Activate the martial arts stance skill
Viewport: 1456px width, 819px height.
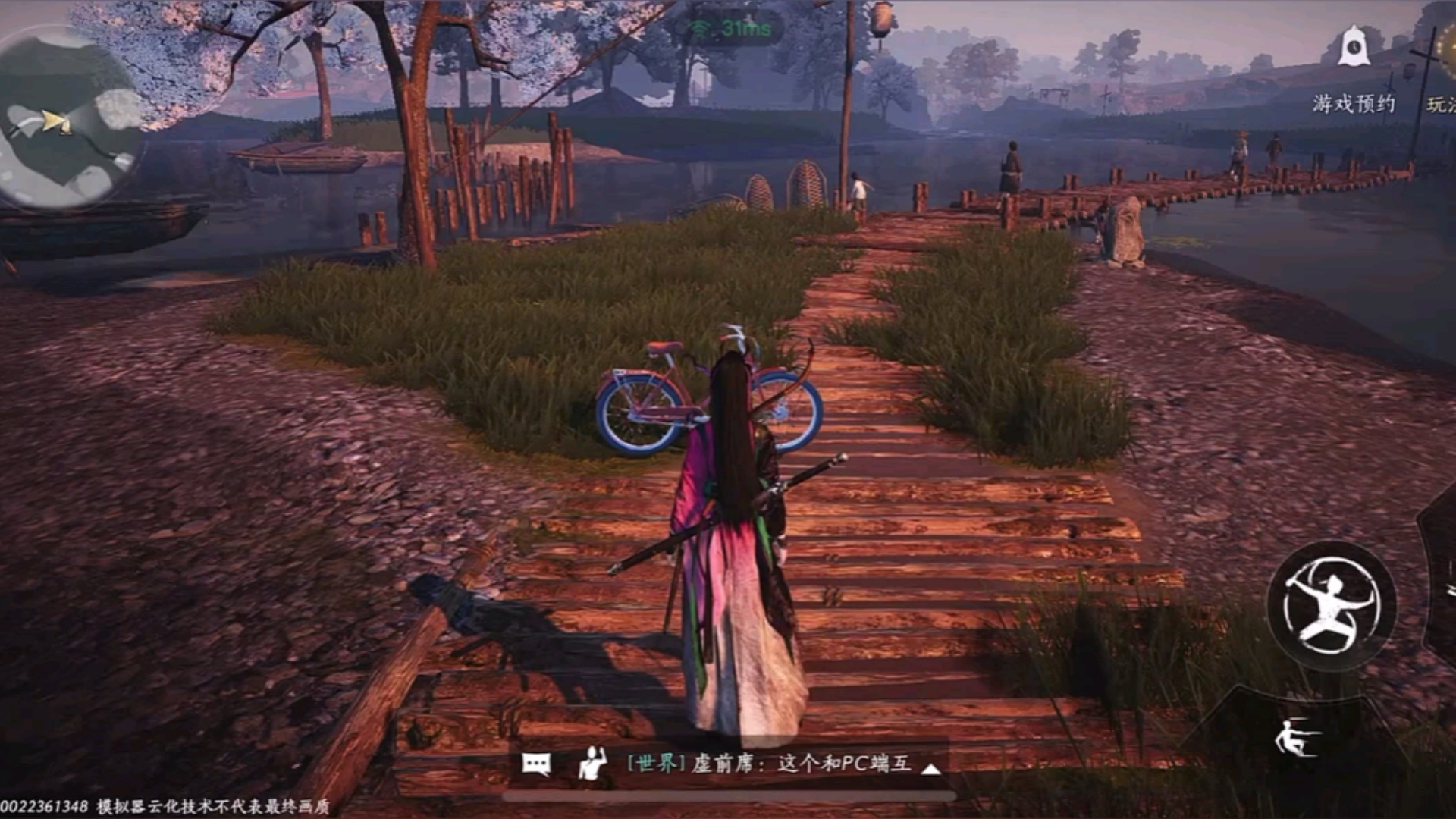[1331, 605]
